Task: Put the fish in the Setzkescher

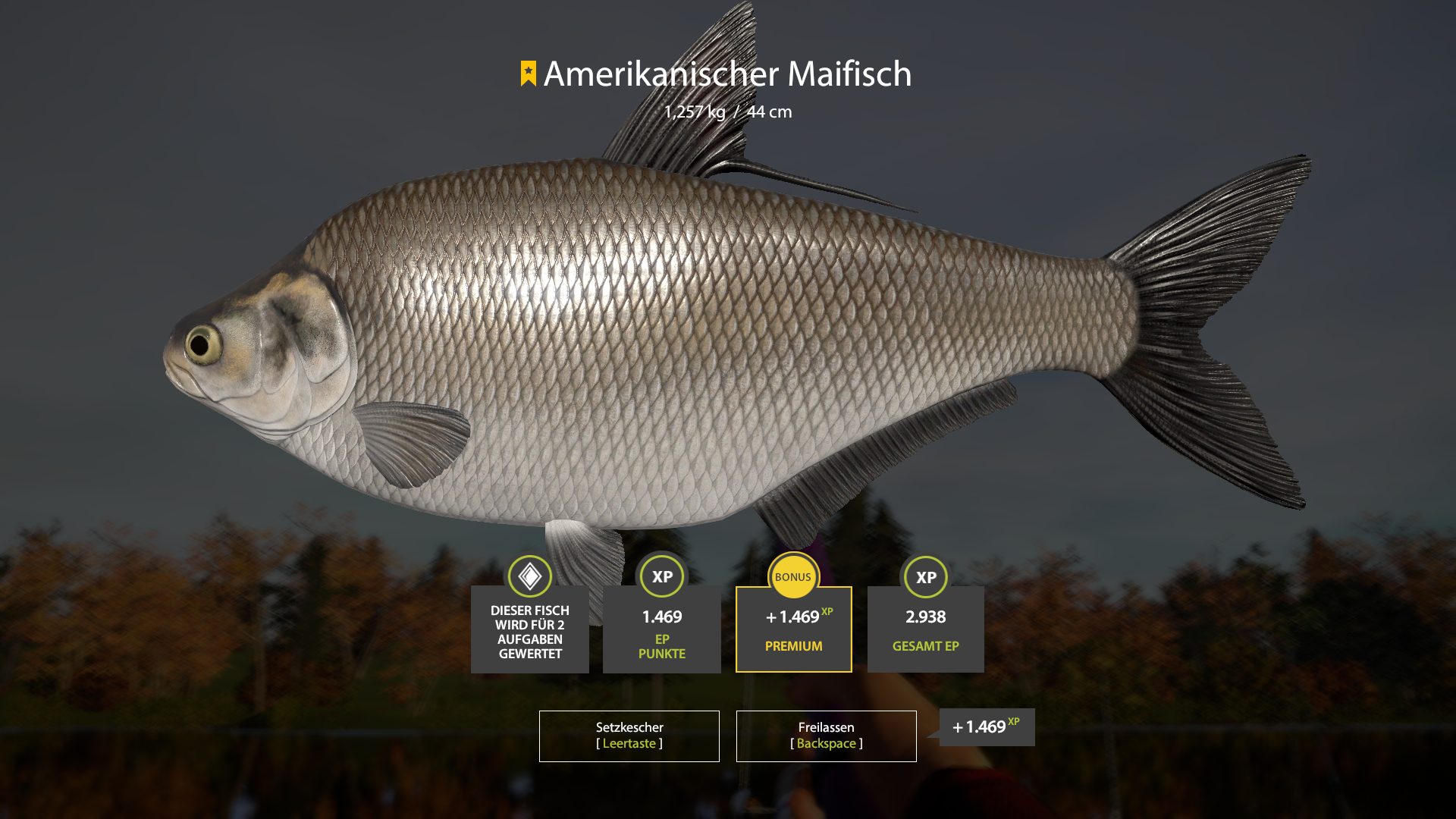Action: 629,736
